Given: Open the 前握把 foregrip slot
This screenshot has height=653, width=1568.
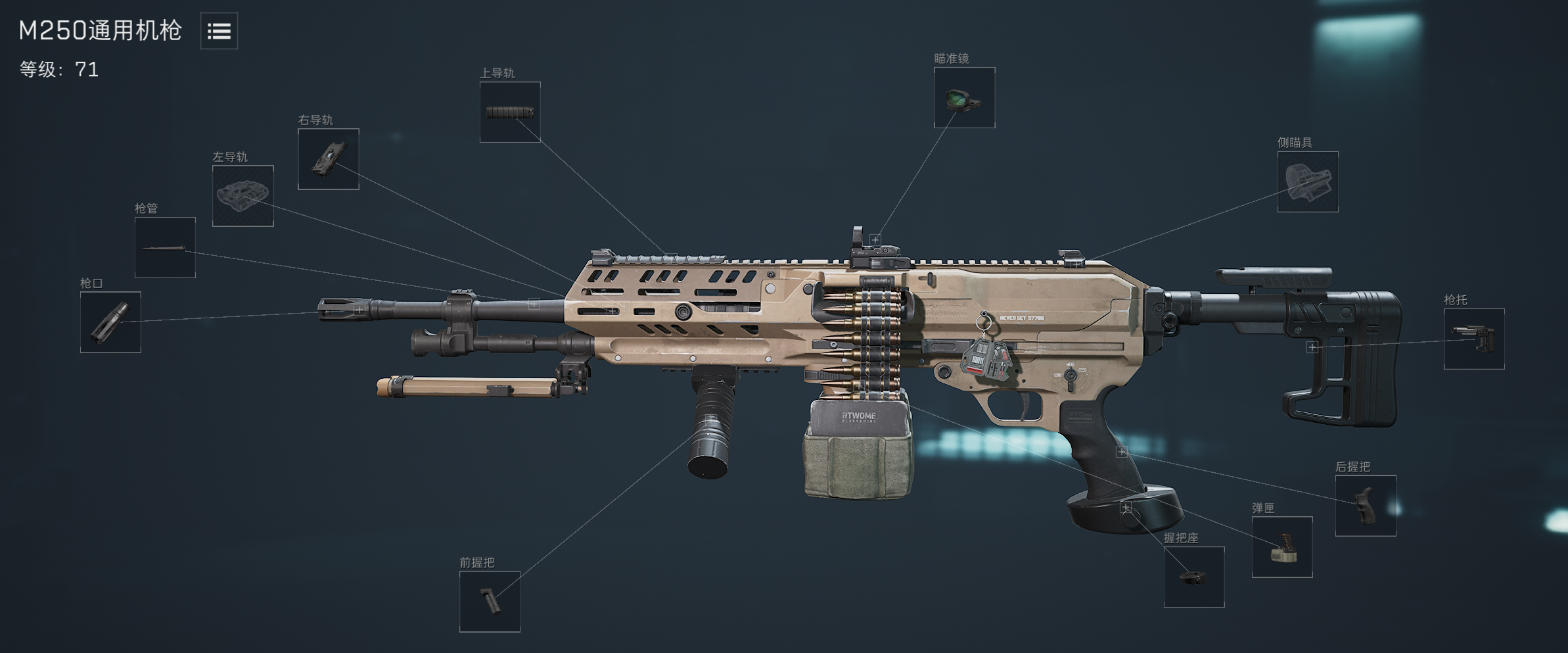Looking at the screenshot, I should click(x=490, y=601).
